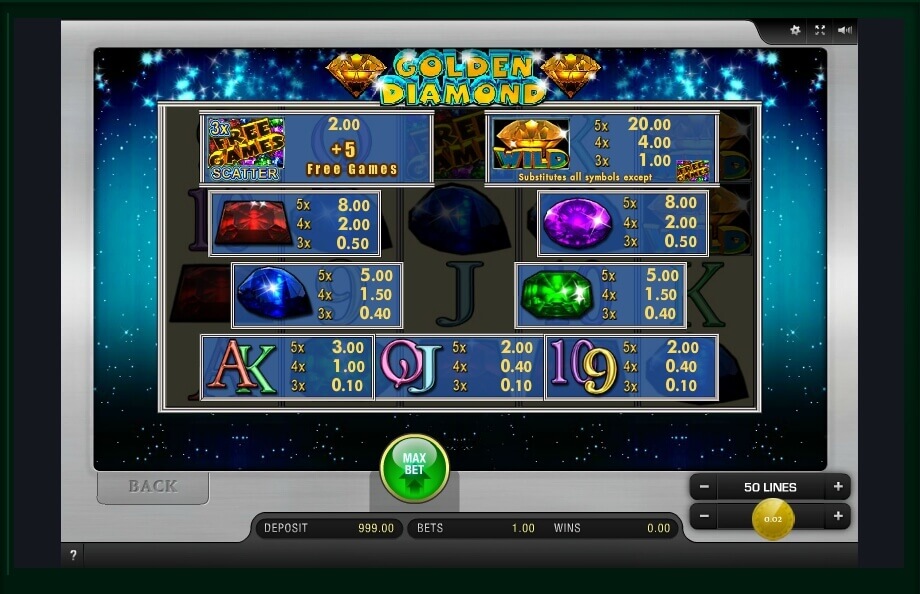The height and width of the screenshot is (594, 920).
Task: Toggle sound with the speaker icon
Action: pos(845,30)
